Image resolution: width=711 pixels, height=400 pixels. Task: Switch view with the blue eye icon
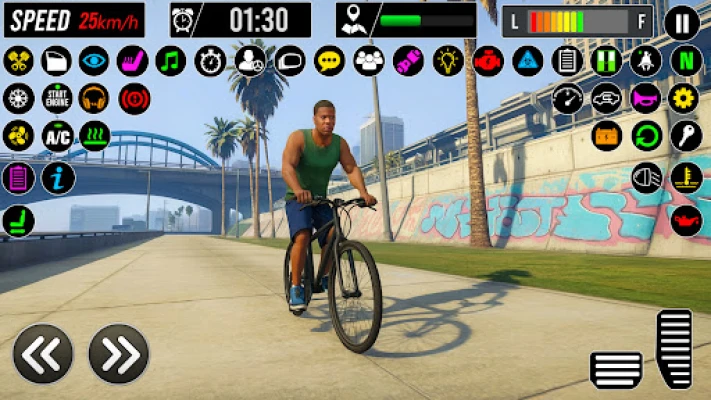tap(94, 61)
